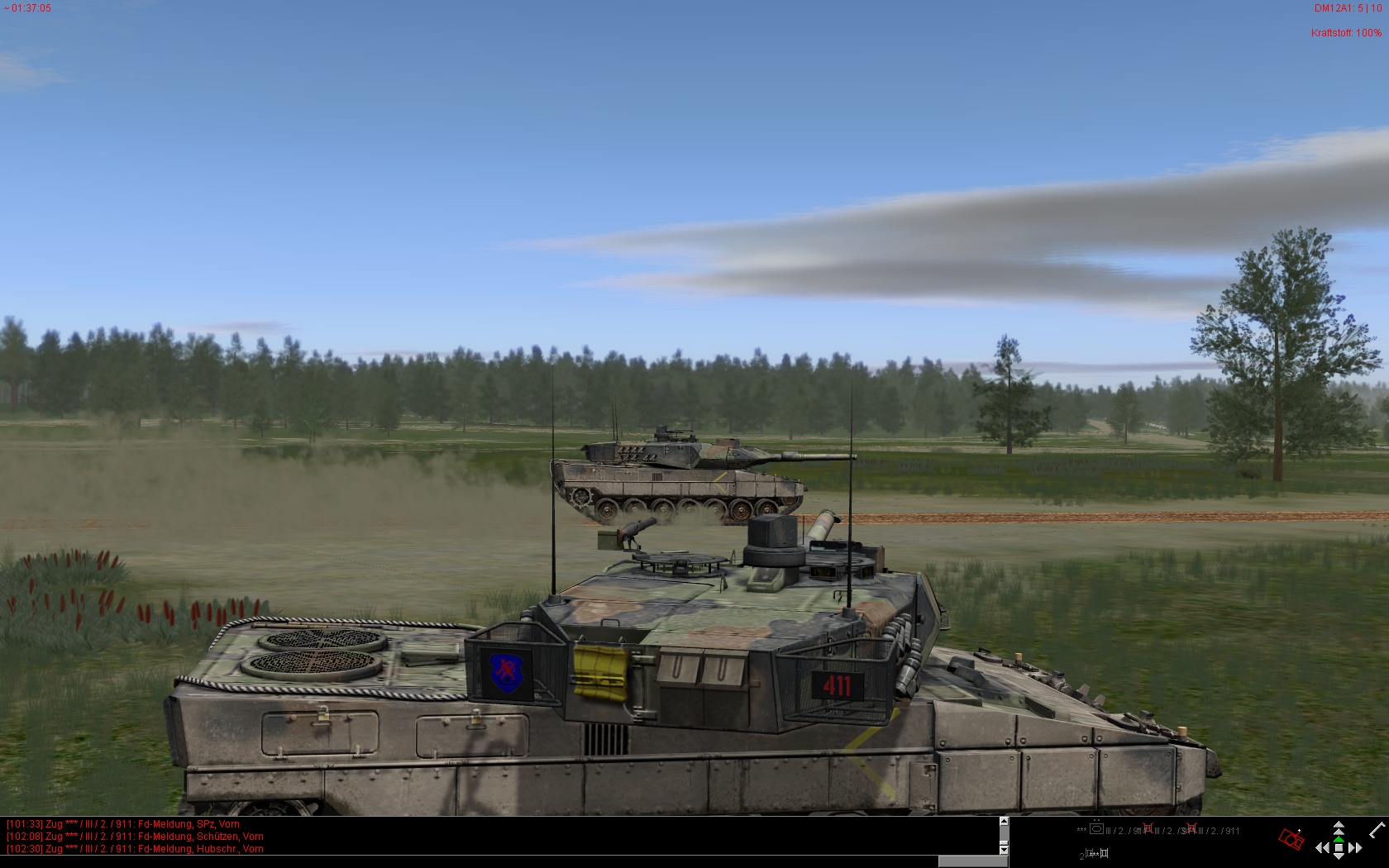Hit the square stop button
Image resolution: width=1389 pixels, height=868 pixels.
[x=1339, y=847]
